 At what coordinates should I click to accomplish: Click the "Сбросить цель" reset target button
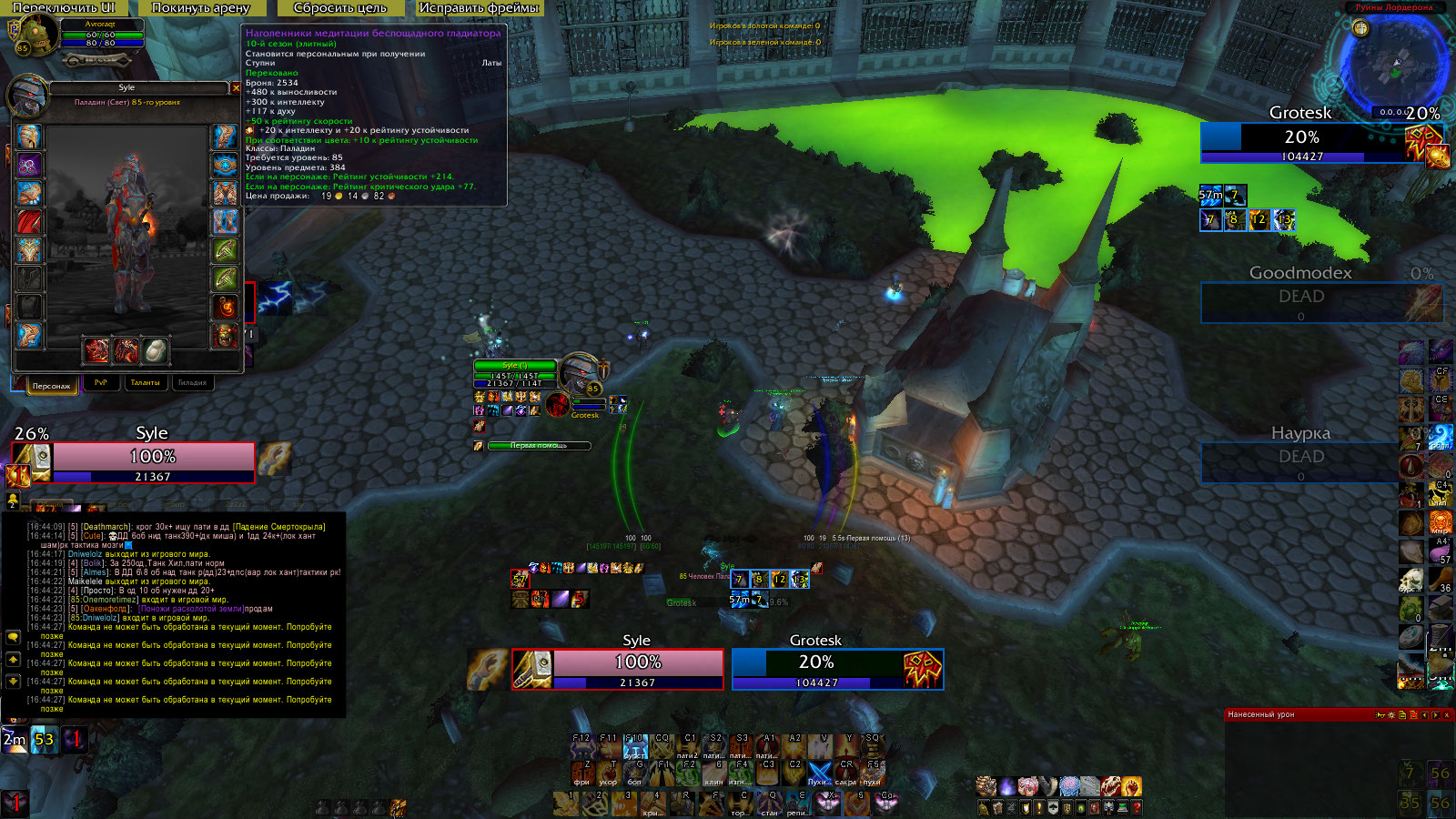click(339, 8)
